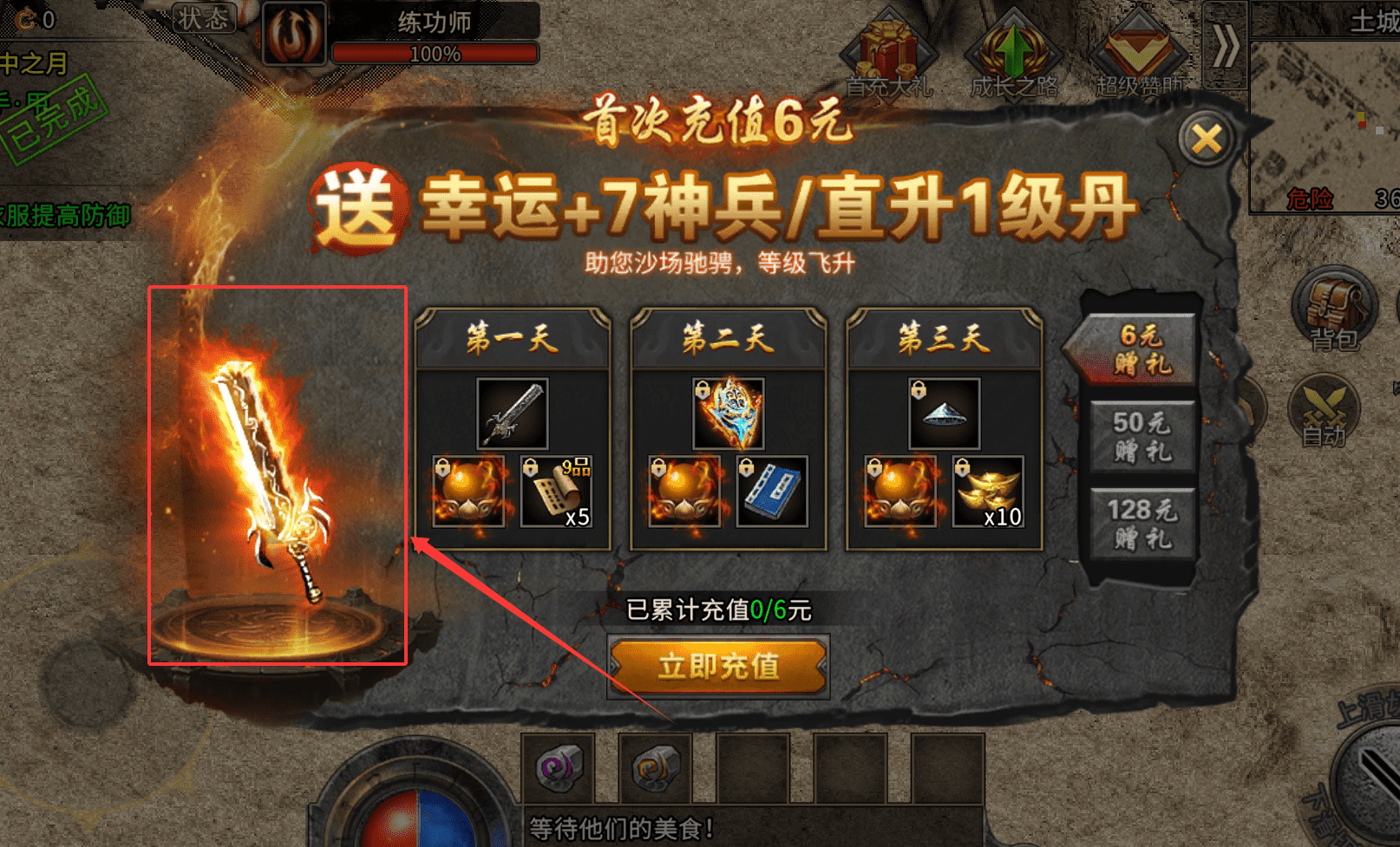Select the 128元赠礼 tab
This screenshot has width=1400, height=847.
tap(1142, 524)
